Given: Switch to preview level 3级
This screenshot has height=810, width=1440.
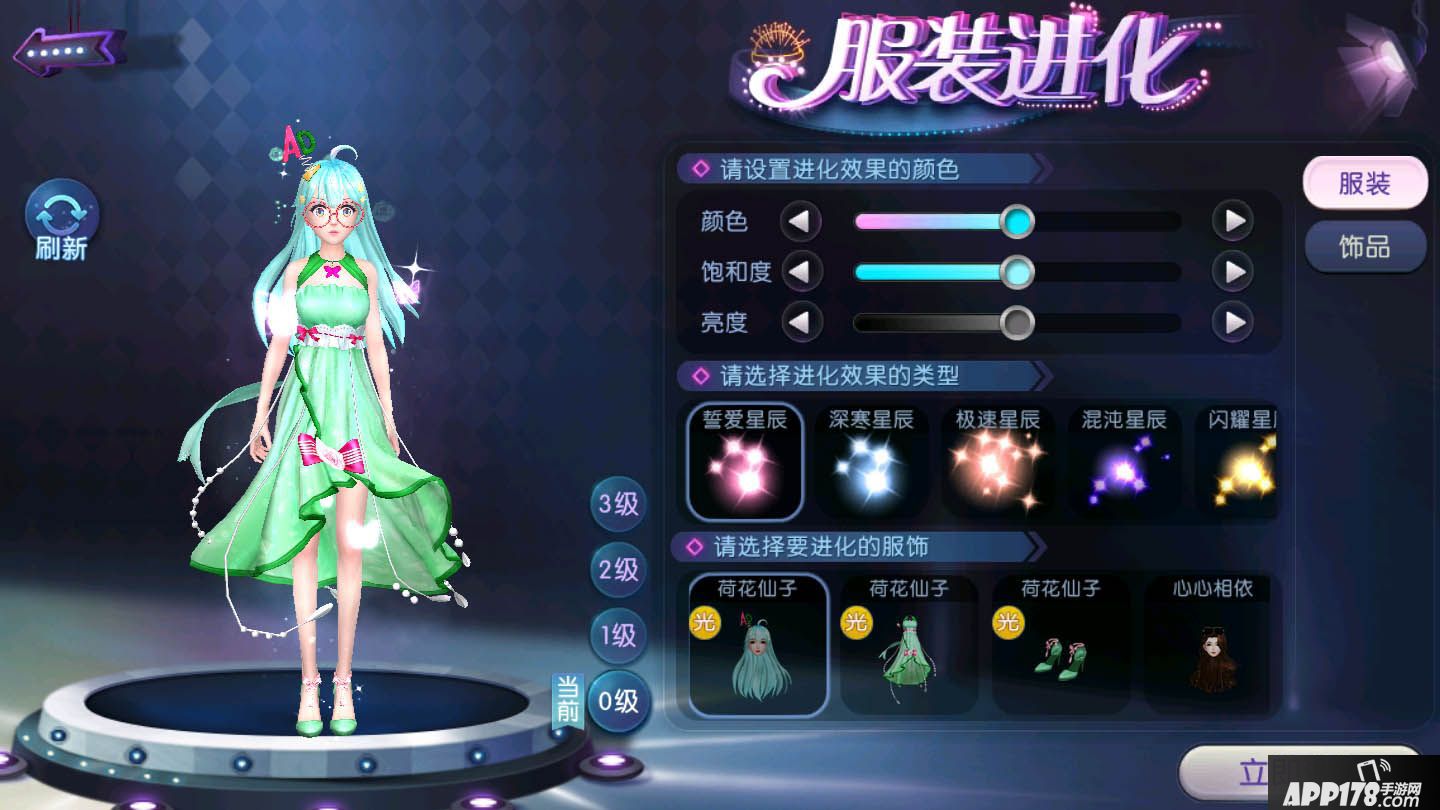Looking at the screenshot, I should click(x=616, y=505).
